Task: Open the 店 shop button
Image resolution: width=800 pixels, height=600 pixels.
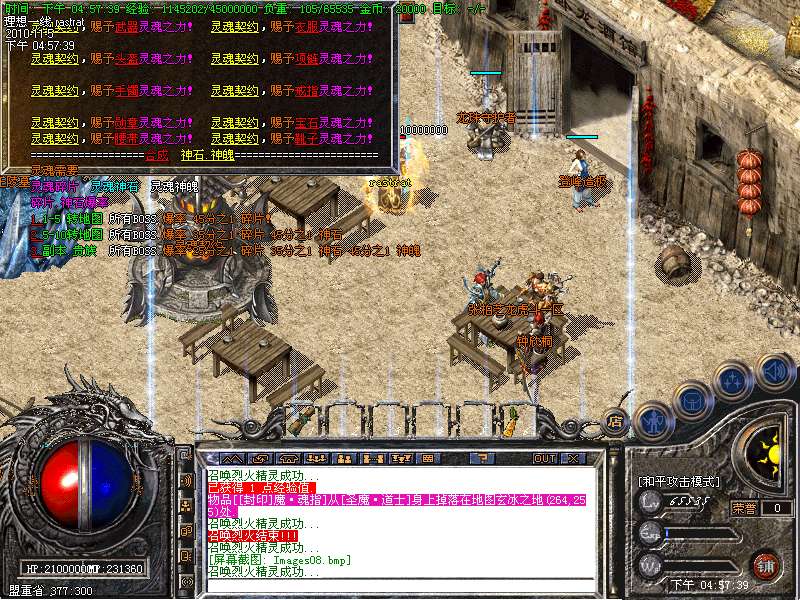Action: pyautogui.click(x=616, y=422)
